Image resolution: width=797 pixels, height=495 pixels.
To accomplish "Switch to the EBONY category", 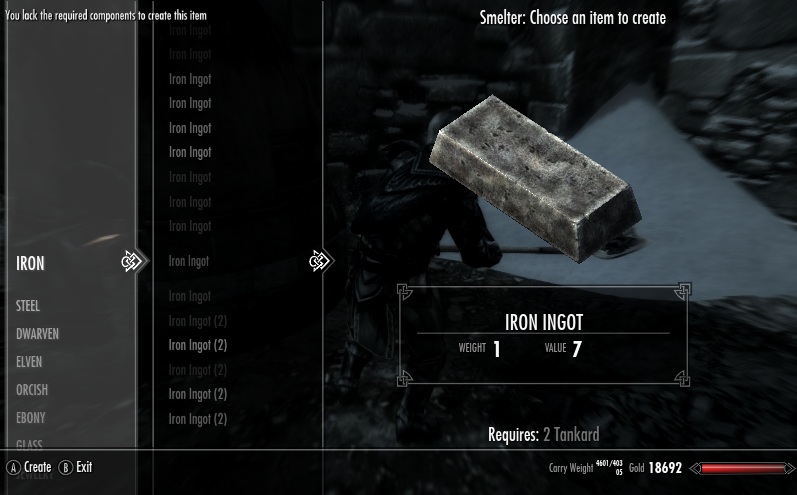I will coord(30,418).
